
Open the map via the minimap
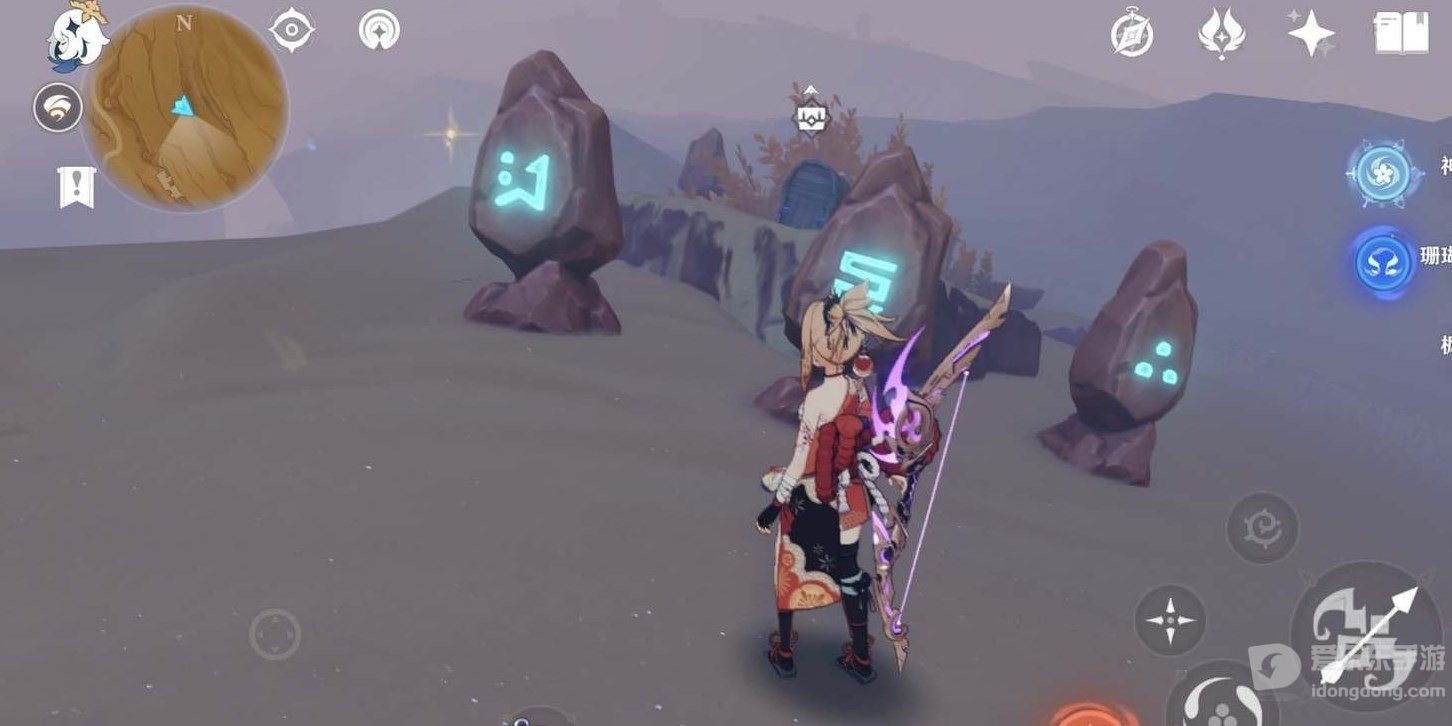pyautogui.click(x=185, y=108)
